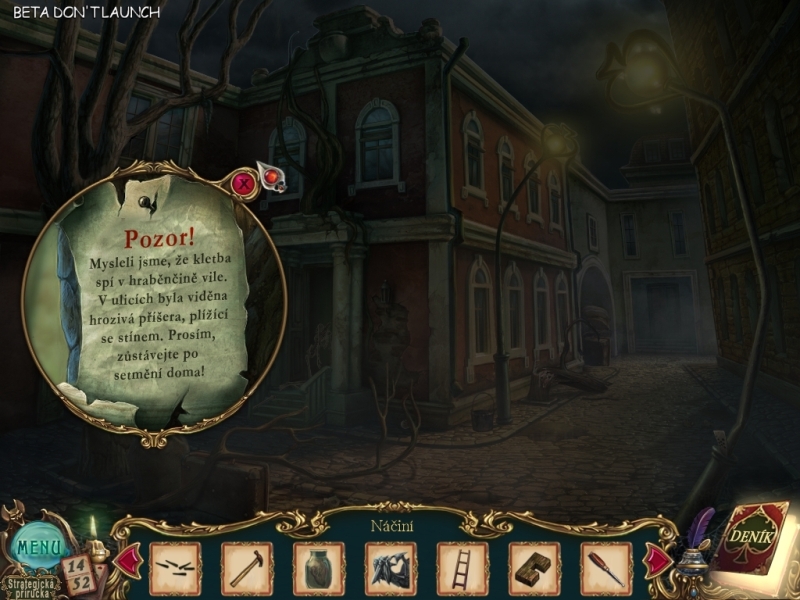This screenshot has height=600, width=800.
Task: Select the red-handled screwdriver slot
Action: pyautogui.click(x=607, y=568)
